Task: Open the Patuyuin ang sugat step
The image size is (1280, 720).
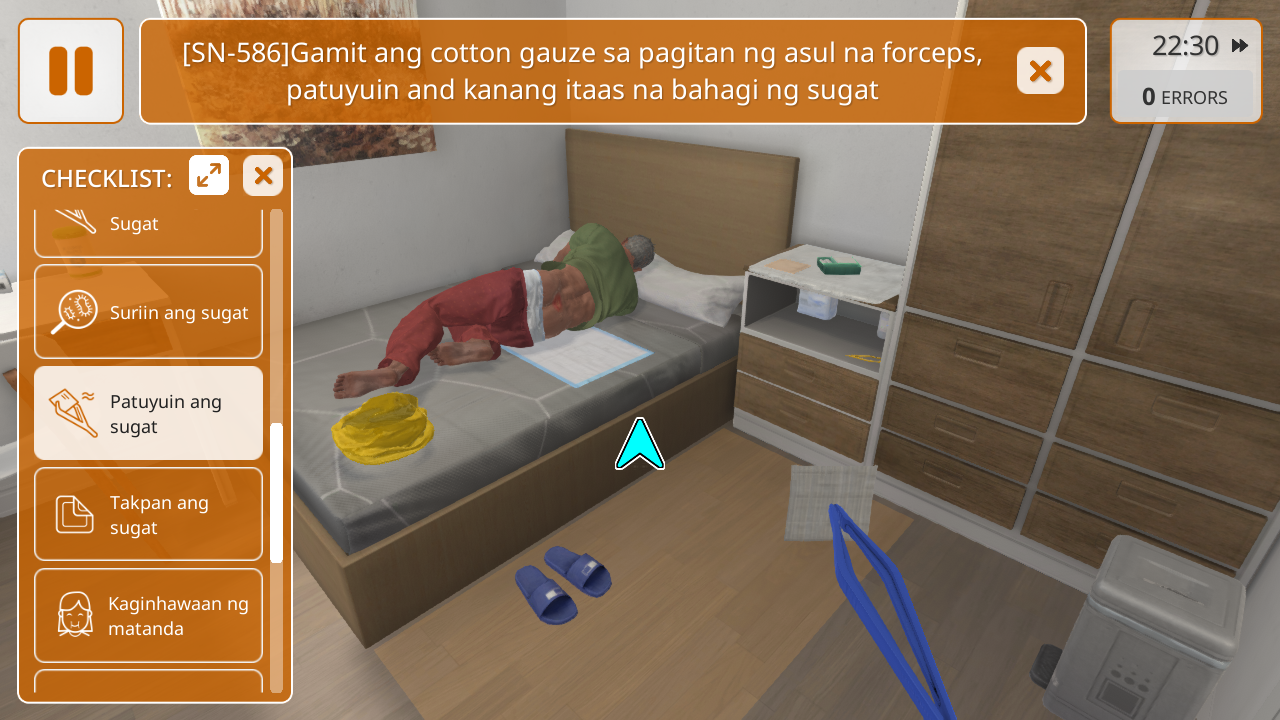Action: [x=148, y=413]
